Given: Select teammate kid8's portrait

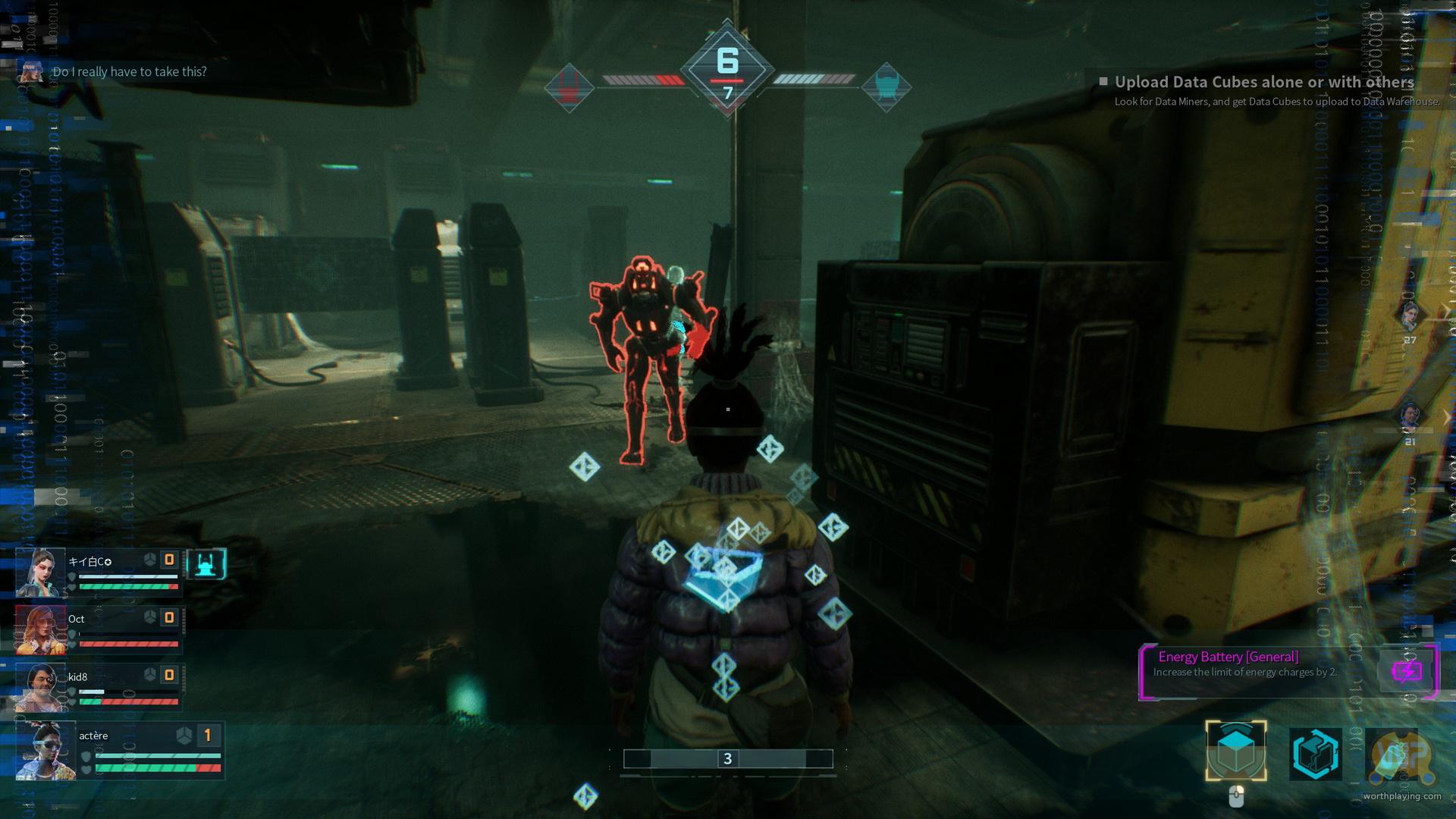Looking at the screenshot, I should click(39, 687).
